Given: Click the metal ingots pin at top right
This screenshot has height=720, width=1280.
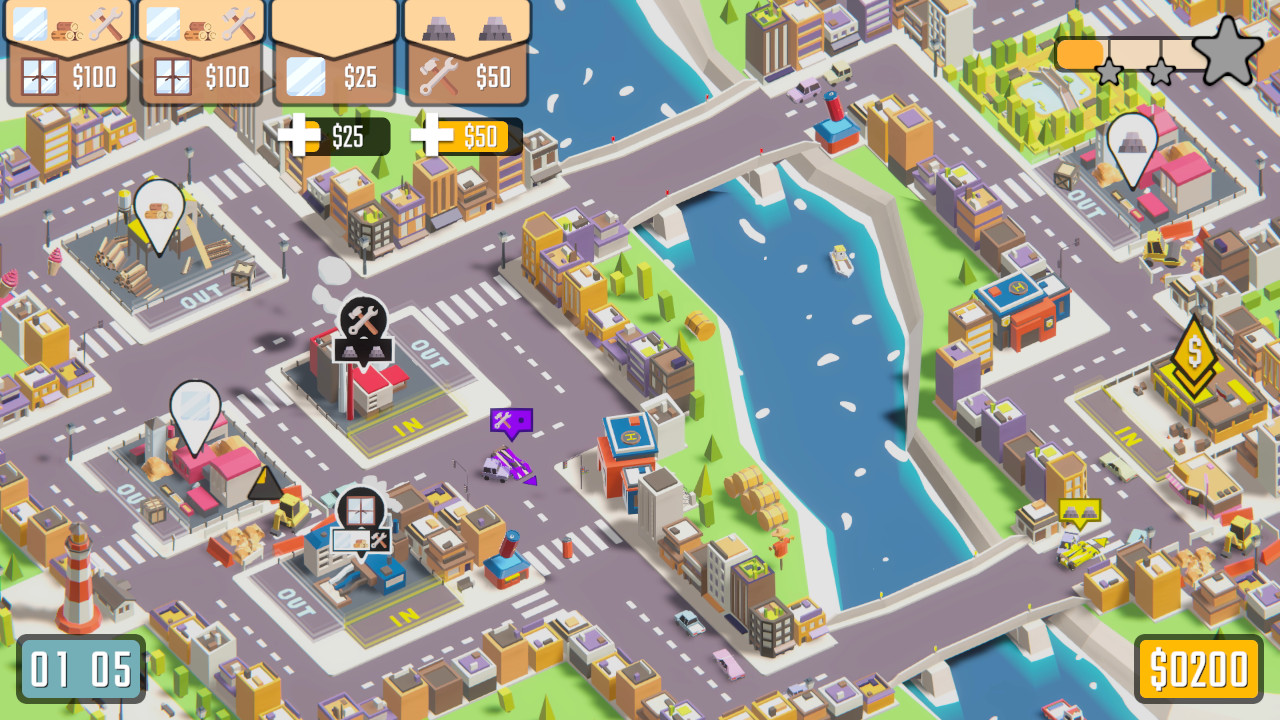Looking at the screenshot, I should [x=1133, y=140].
